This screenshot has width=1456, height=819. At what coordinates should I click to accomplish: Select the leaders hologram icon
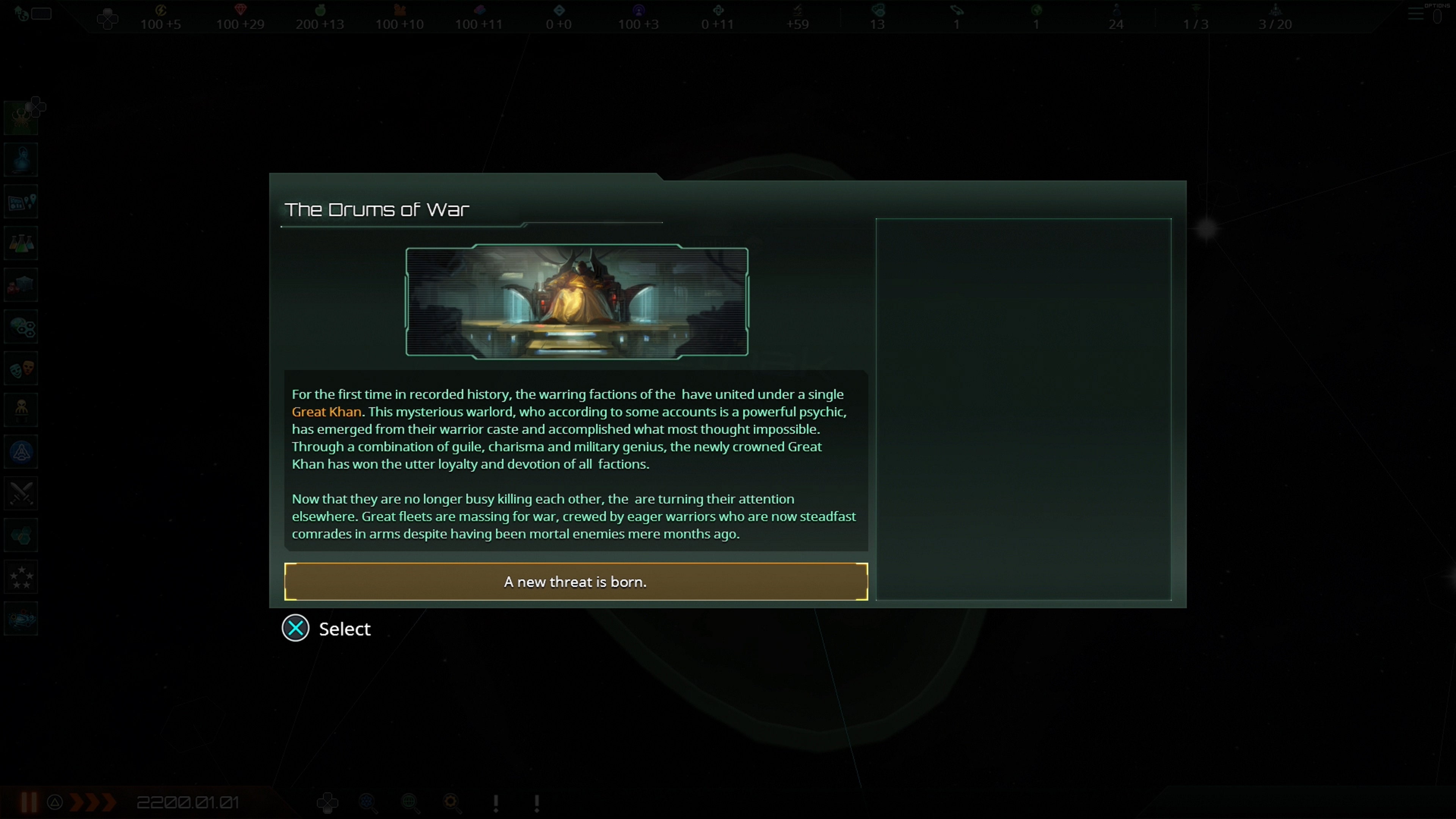point(21,159)
